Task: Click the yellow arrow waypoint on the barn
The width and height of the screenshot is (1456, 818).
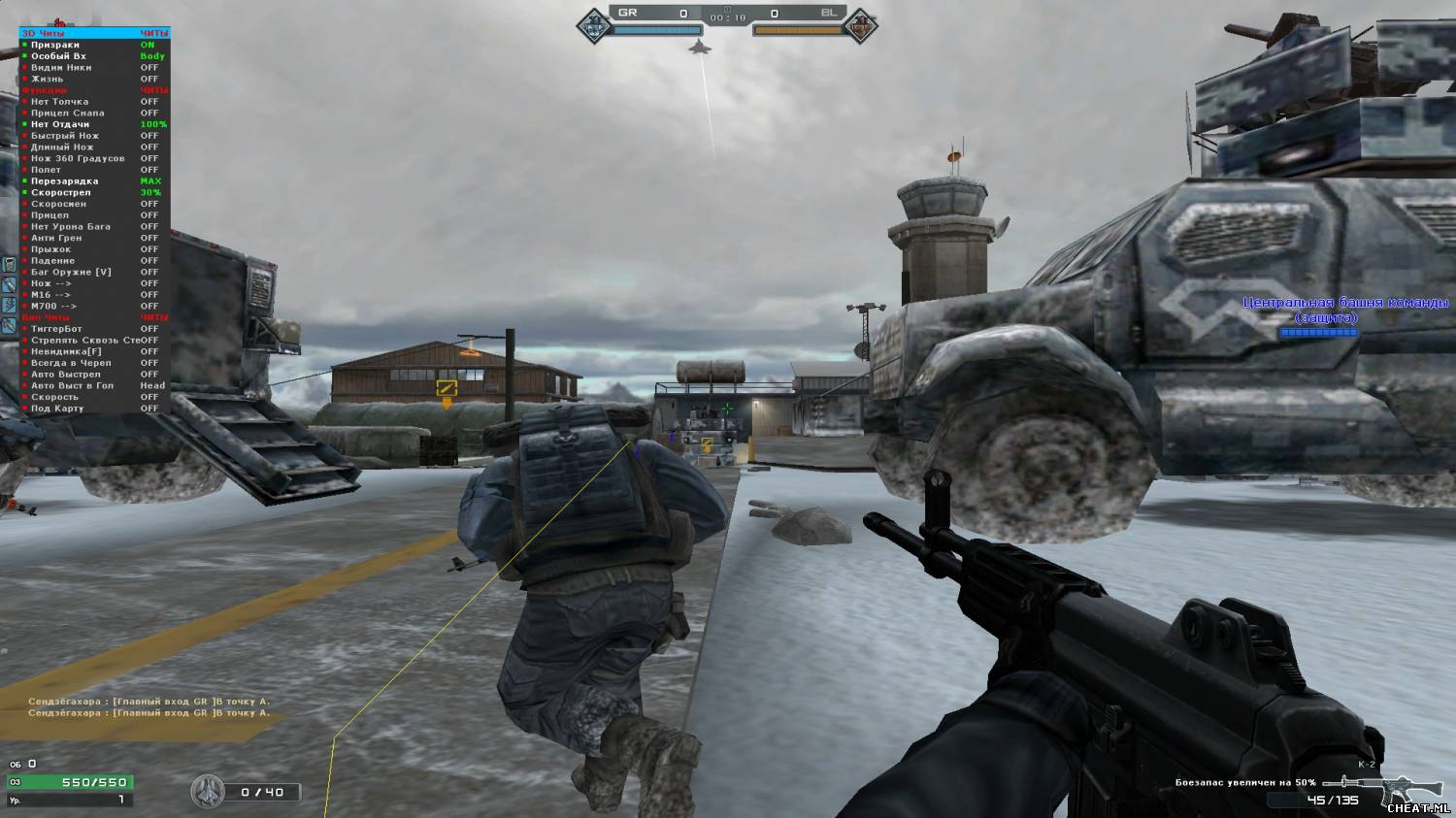Action: click(447, 389)
